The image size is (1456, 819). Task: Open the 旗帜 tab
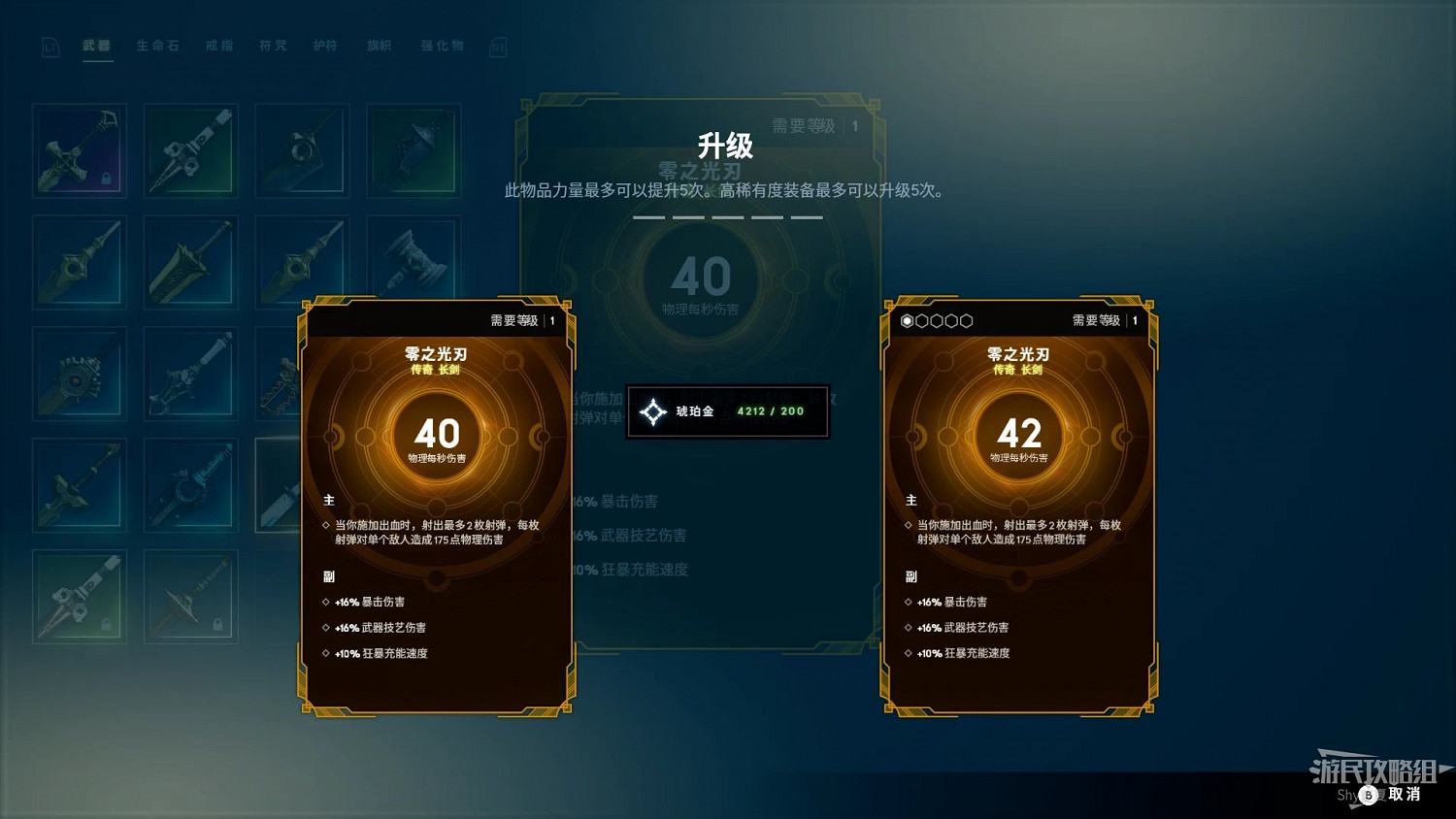tap(380, 46)
